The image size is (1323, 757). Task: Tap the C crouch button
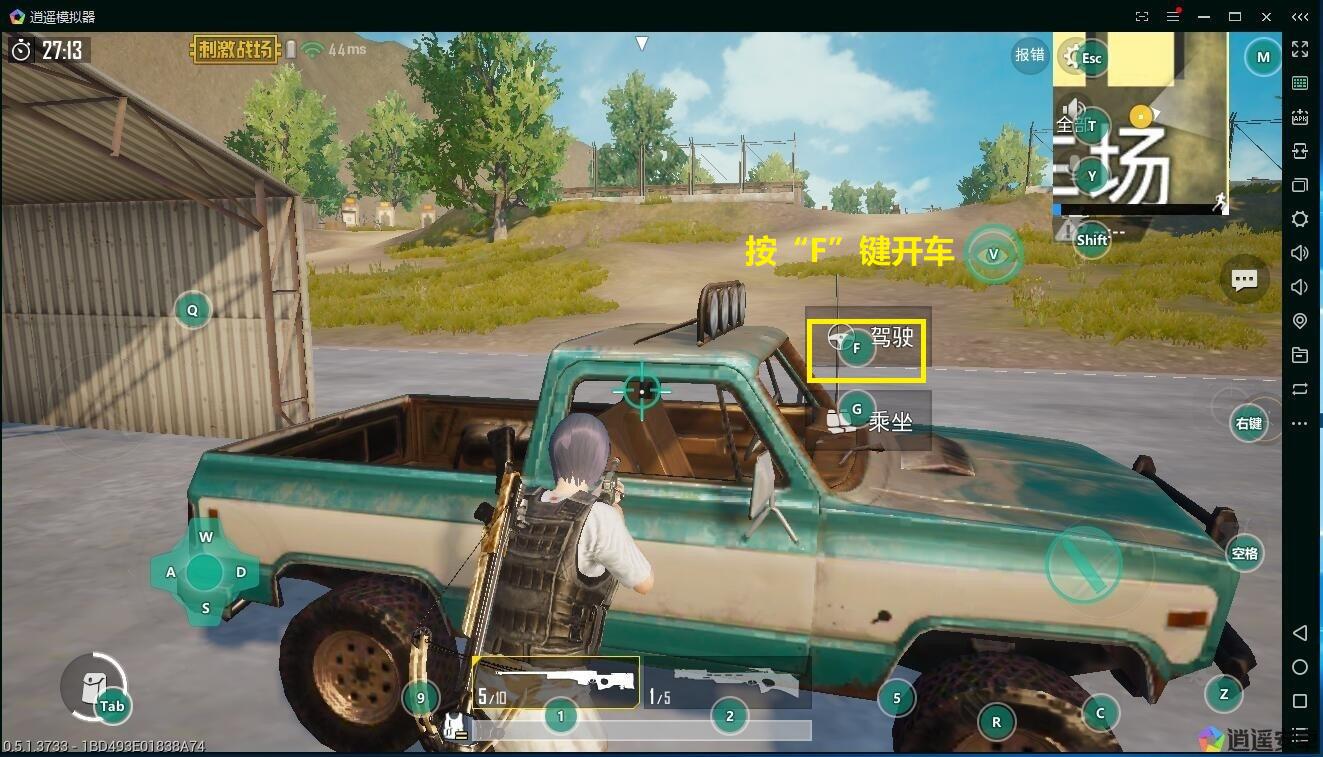(1100, 712)
